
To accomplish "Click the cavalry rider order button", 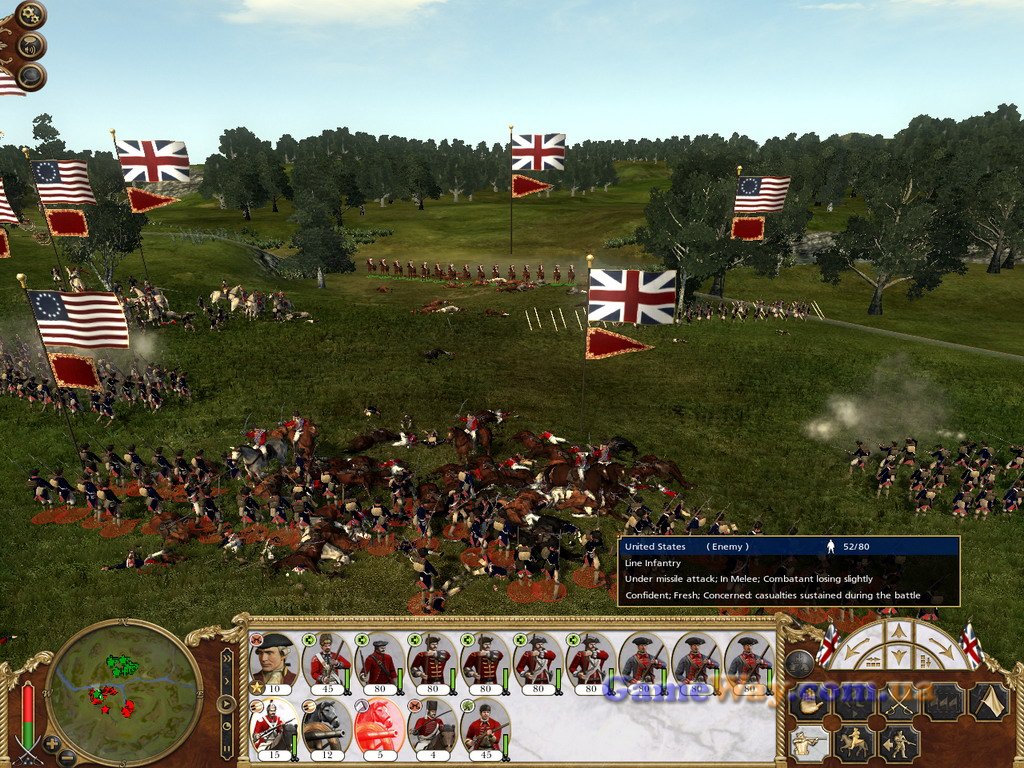I will (x=855, y=743).
